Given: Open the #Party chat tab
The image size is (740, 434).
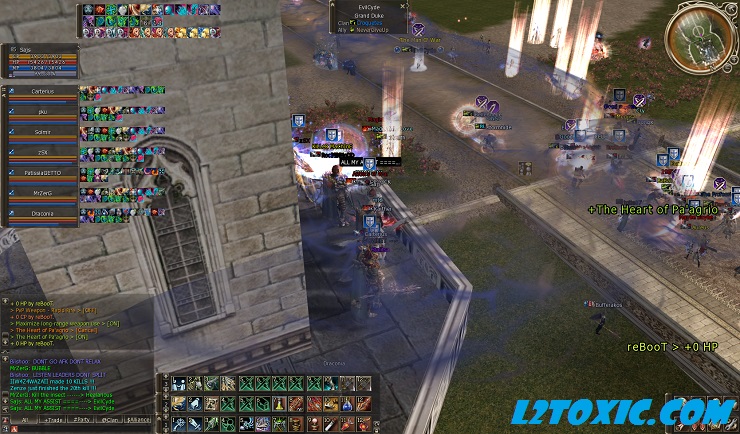Looking at the screenshot, I should (x=82, y=422).
